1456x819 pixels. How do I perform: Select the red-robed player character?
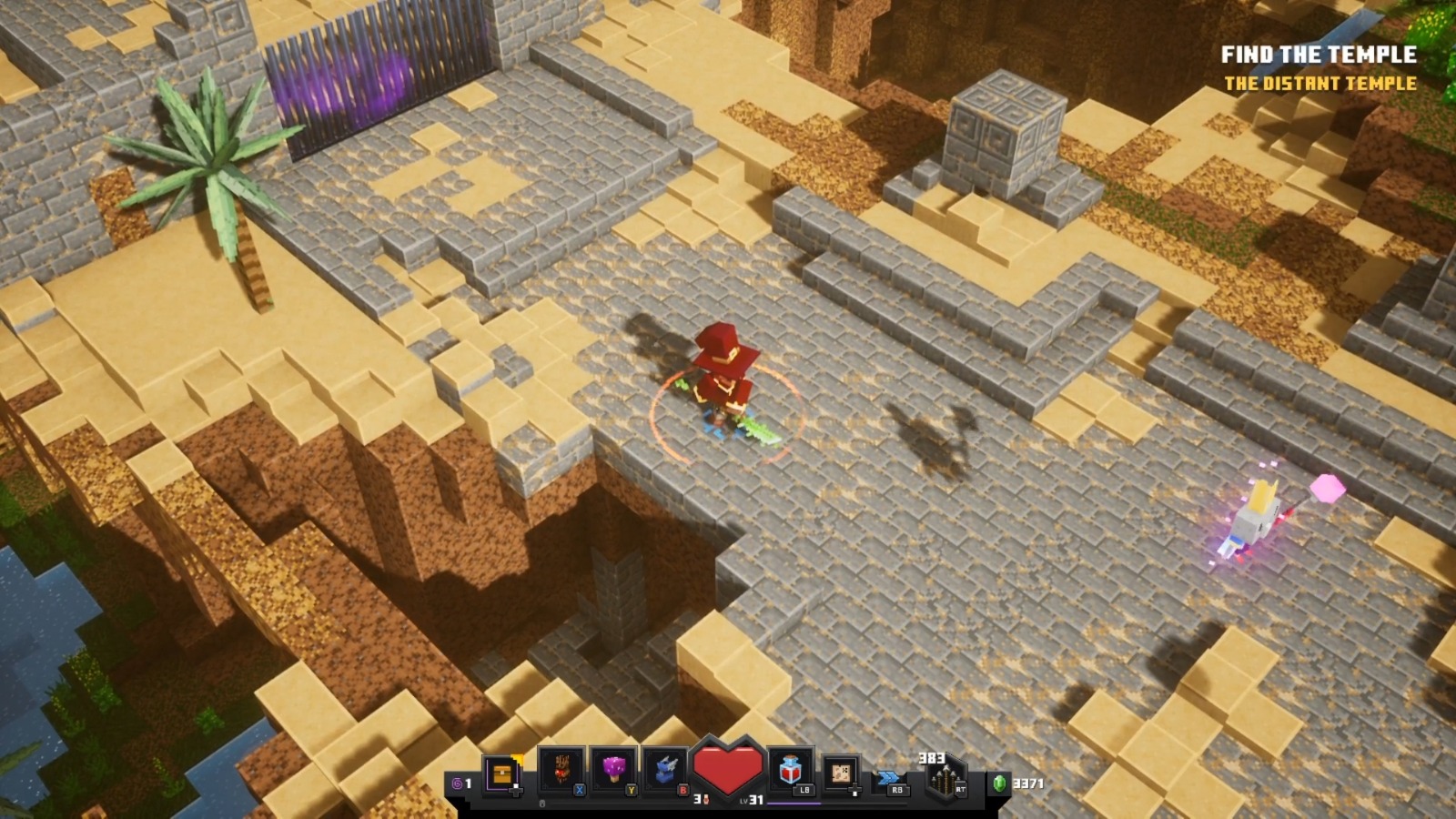(x=723, y=382)
